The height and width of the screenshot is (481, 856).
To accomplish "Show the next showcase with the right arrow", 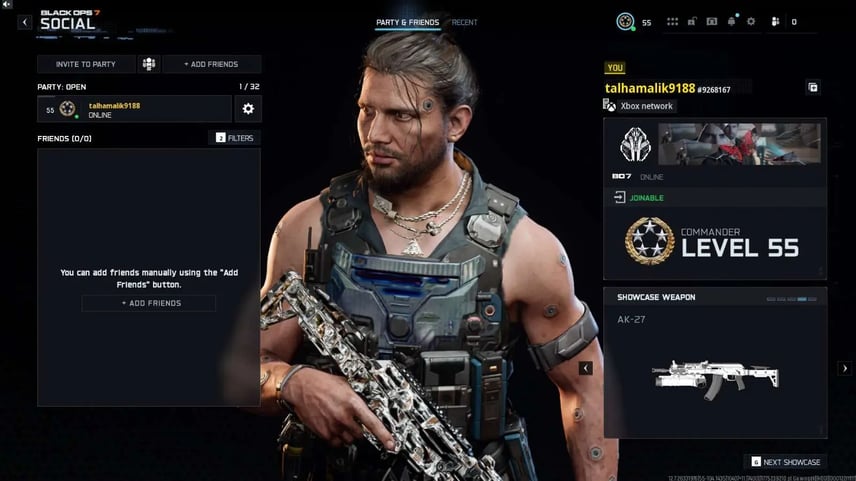I will (843, 368).
